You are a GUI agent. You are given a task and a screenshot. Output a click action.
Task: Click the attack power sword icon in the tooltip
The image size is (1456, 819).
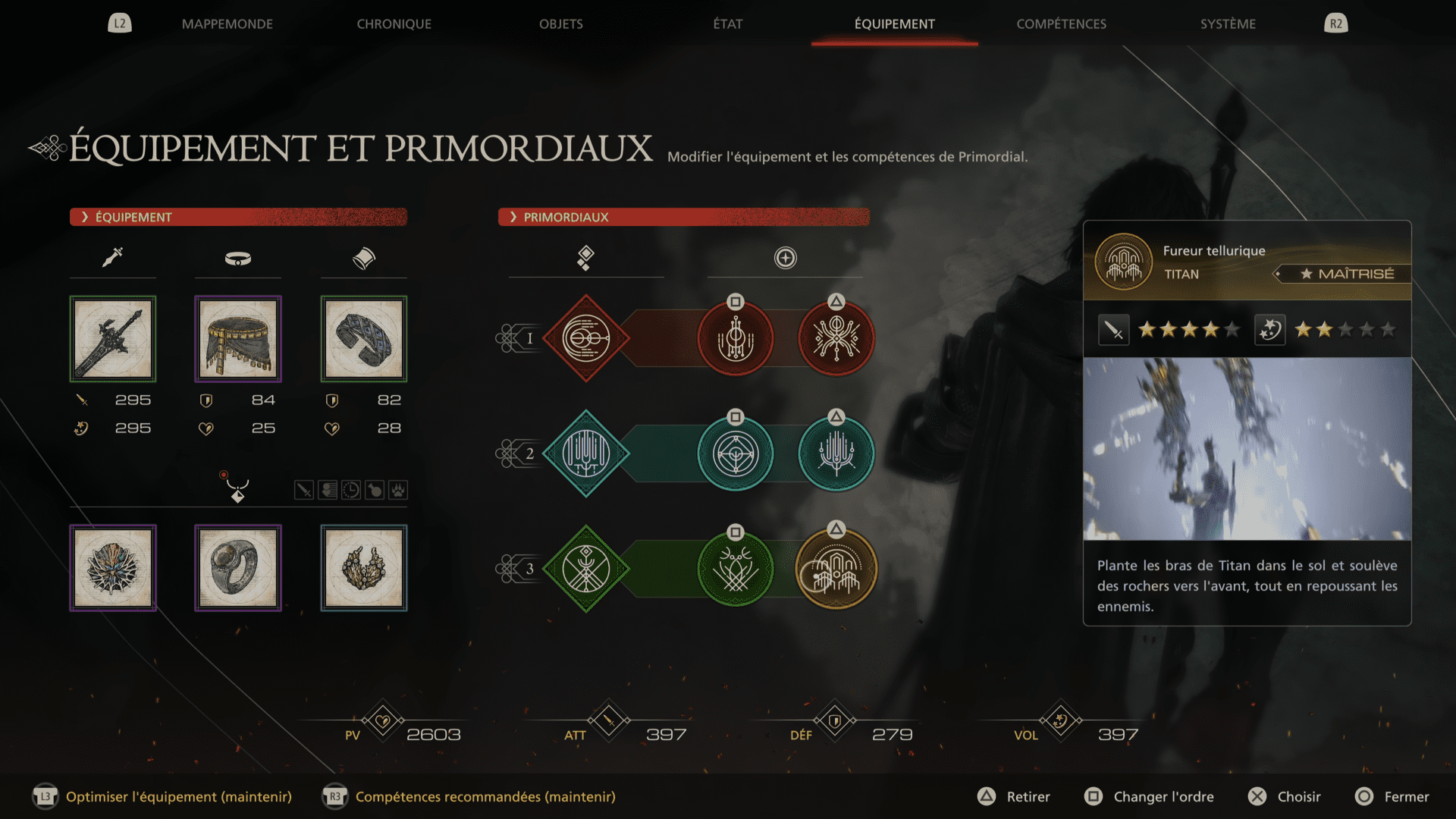click(1113, 329)
